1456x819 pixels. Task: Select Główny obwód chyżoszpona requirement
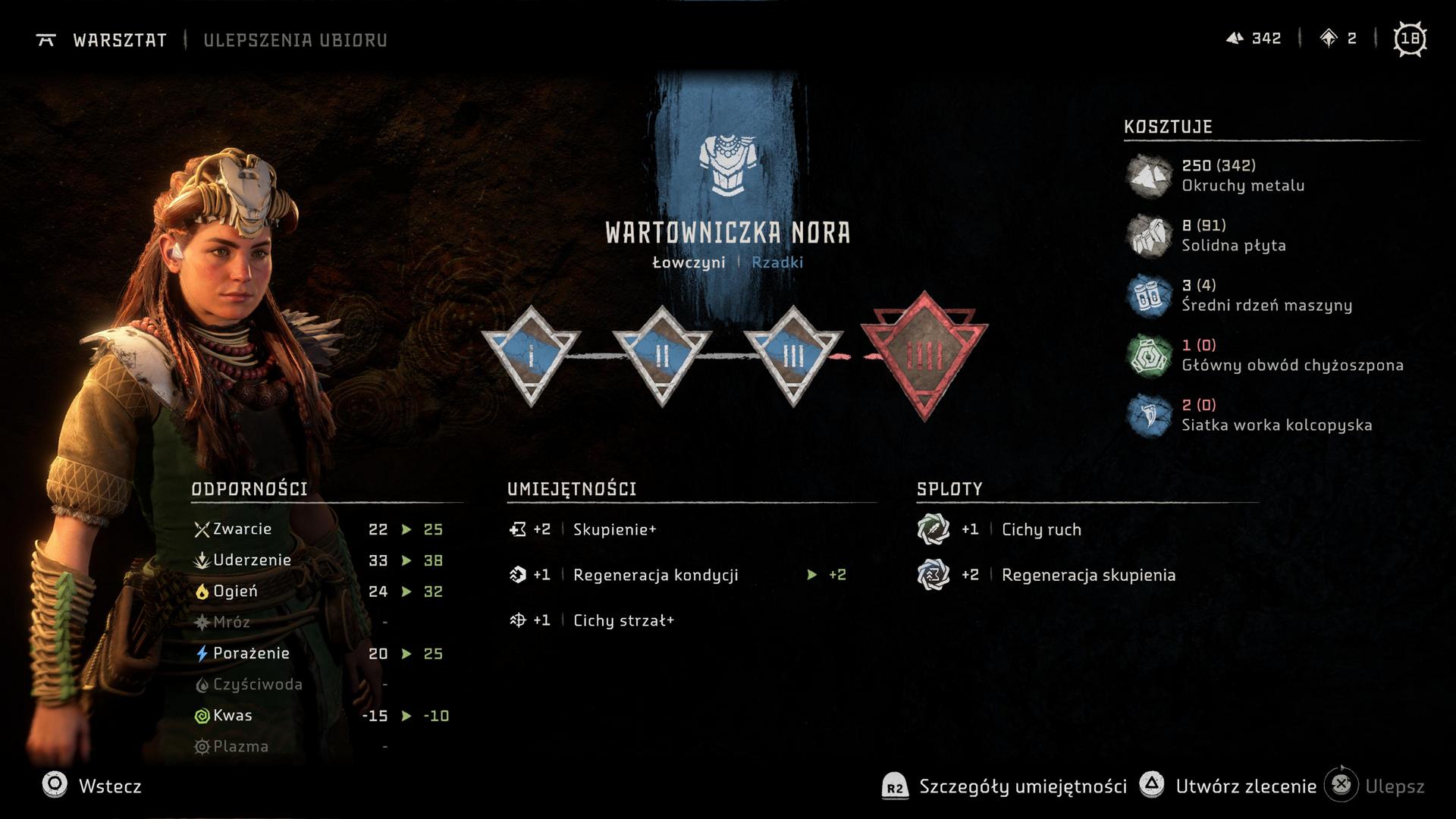pos(1291,355)
